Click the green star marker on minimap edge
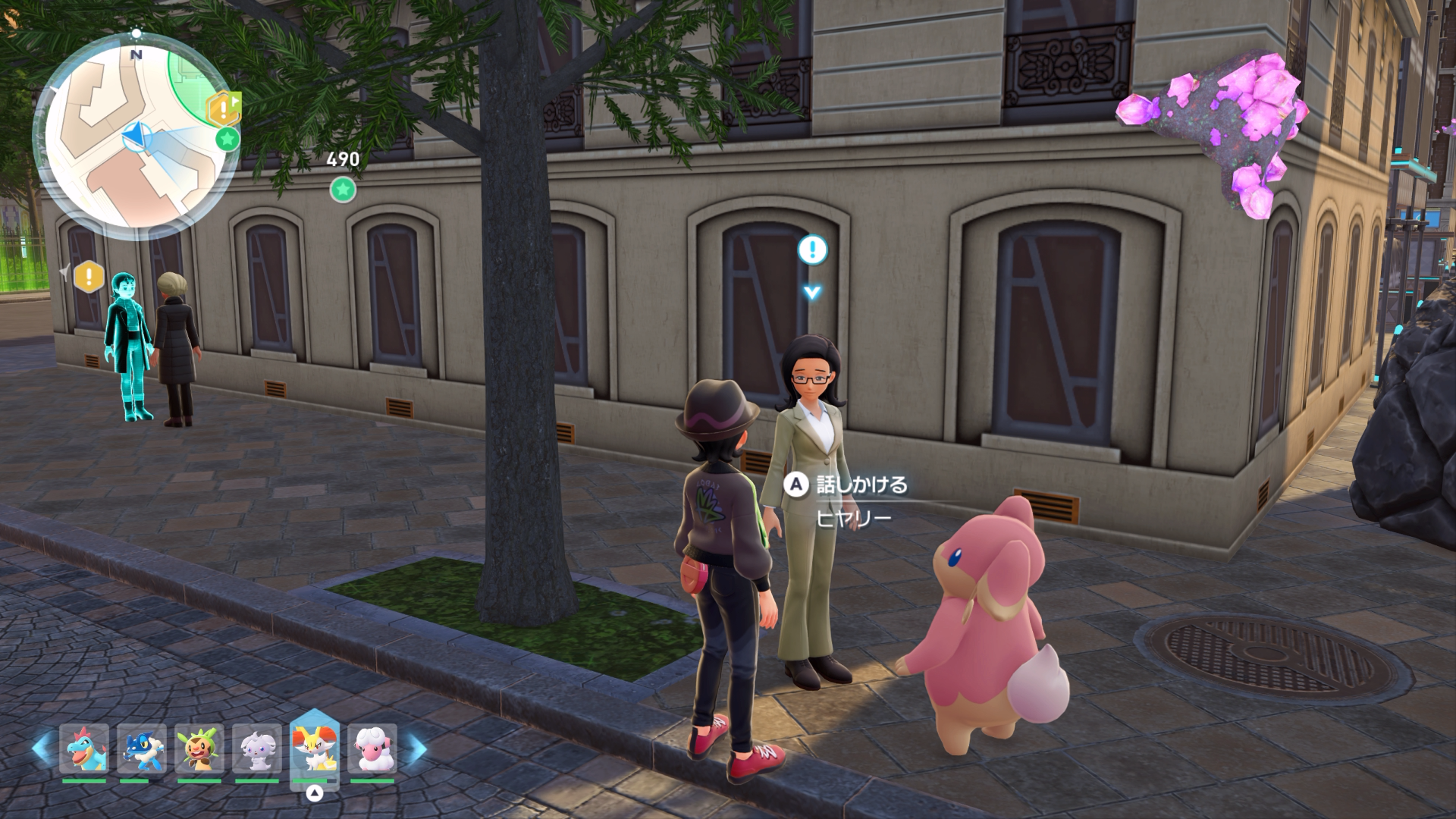The height and width of the screenshot is (819, 1456). 227,139
